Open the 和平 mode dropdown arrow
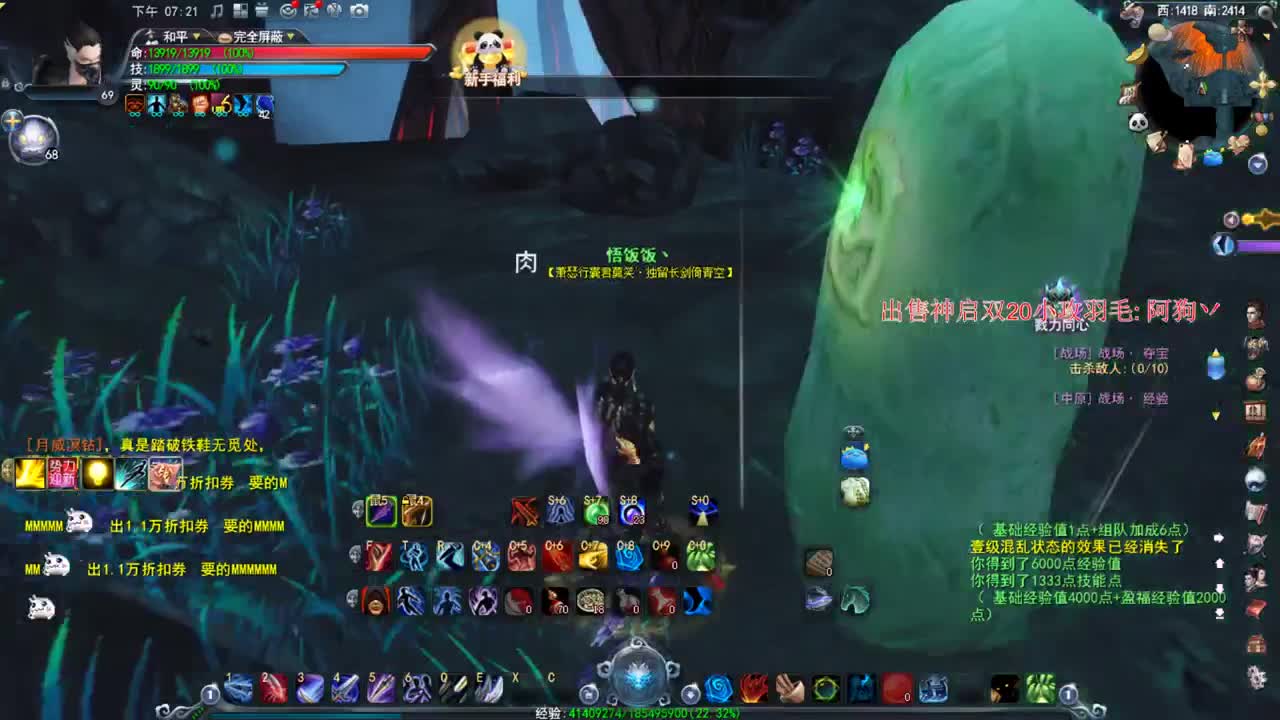 pyautogui.click(x=196, y=37)
